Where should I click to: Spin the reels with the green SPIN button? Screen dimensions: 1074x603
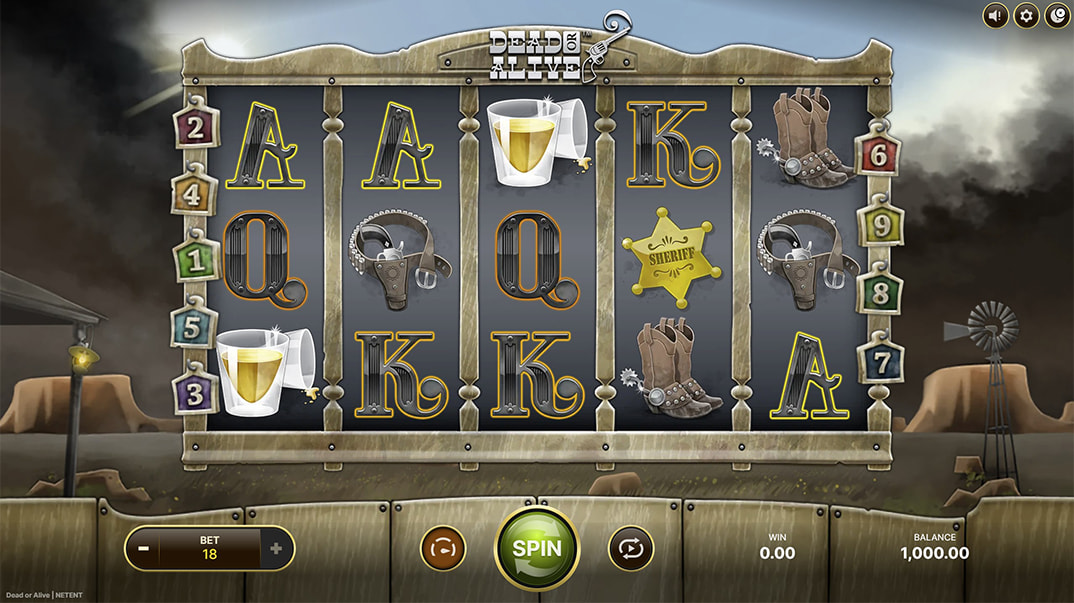(536, 548)
